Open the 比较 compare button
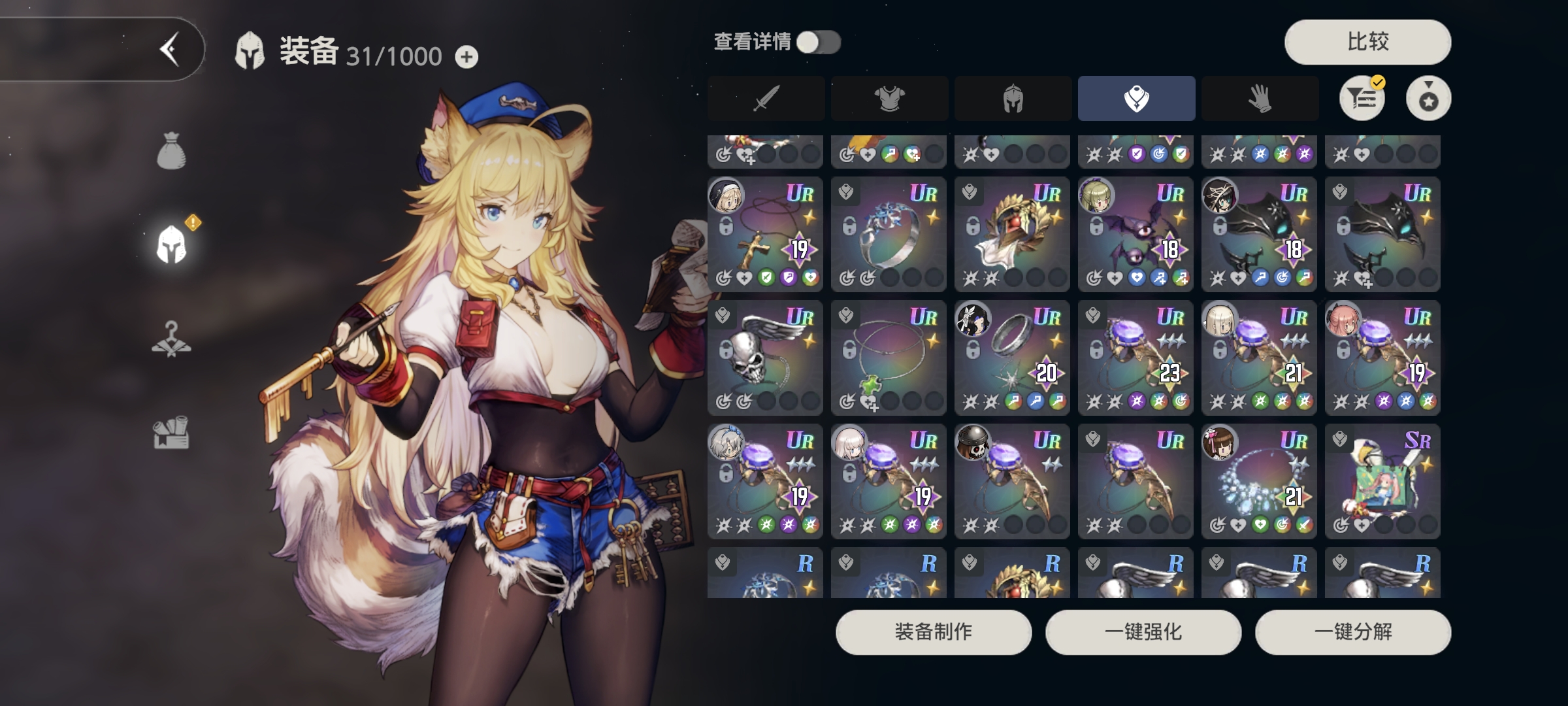Screen dimensions: 1568x706 pyautogui.click(x=1367, y=42)
